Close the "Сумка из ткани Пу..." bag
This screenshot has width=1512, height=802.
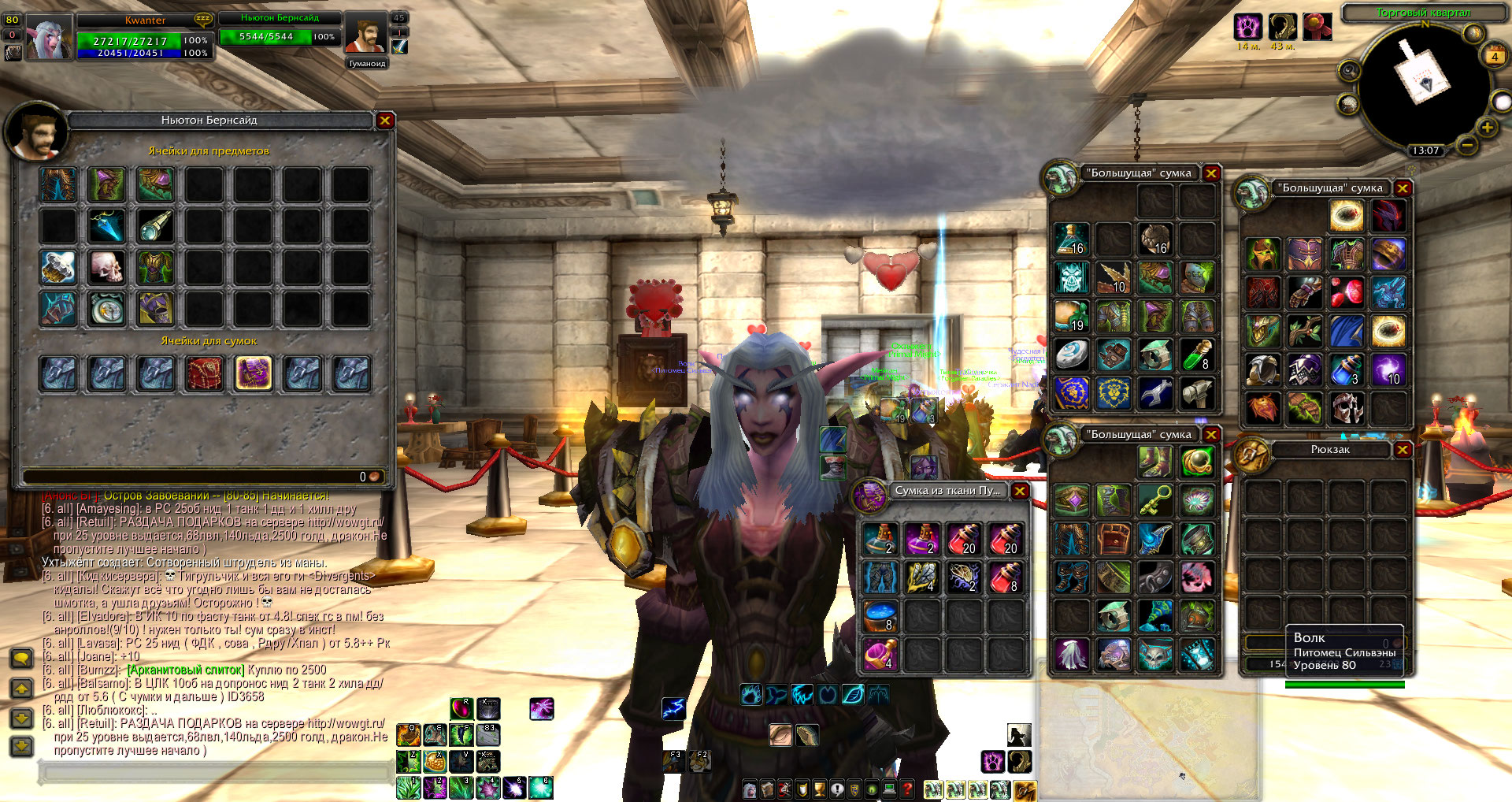pos(1020,491)
